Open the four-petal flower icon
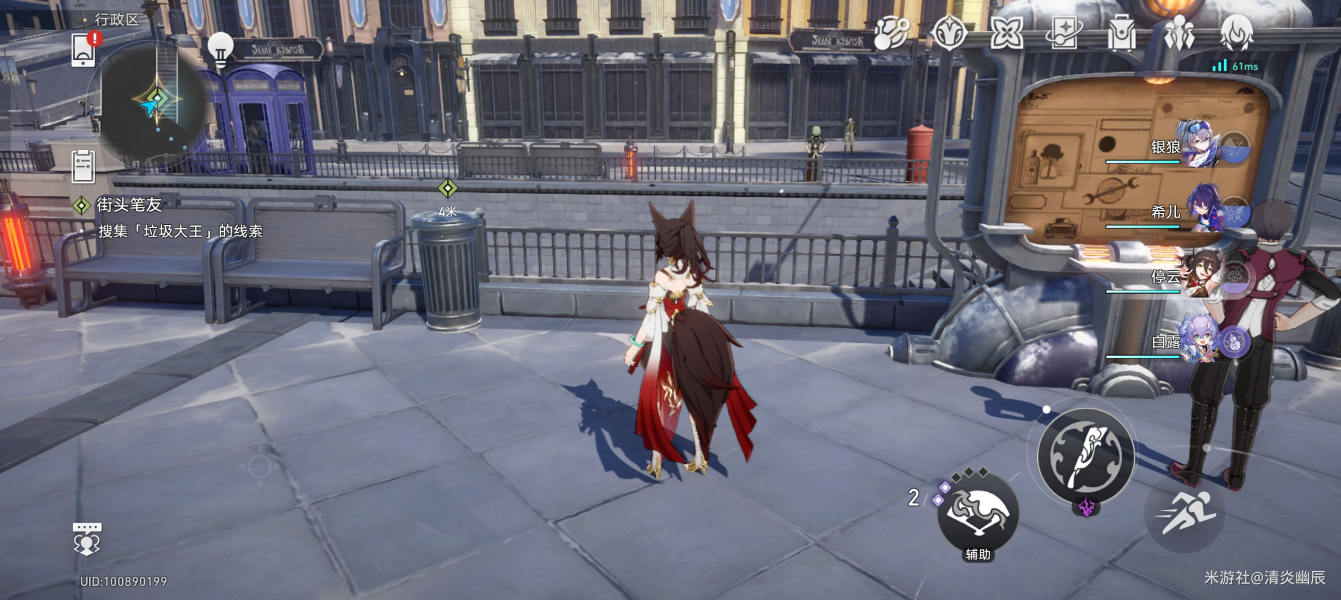The height and width of the screenshot is (600, 1341). [x=1006, y=34]
